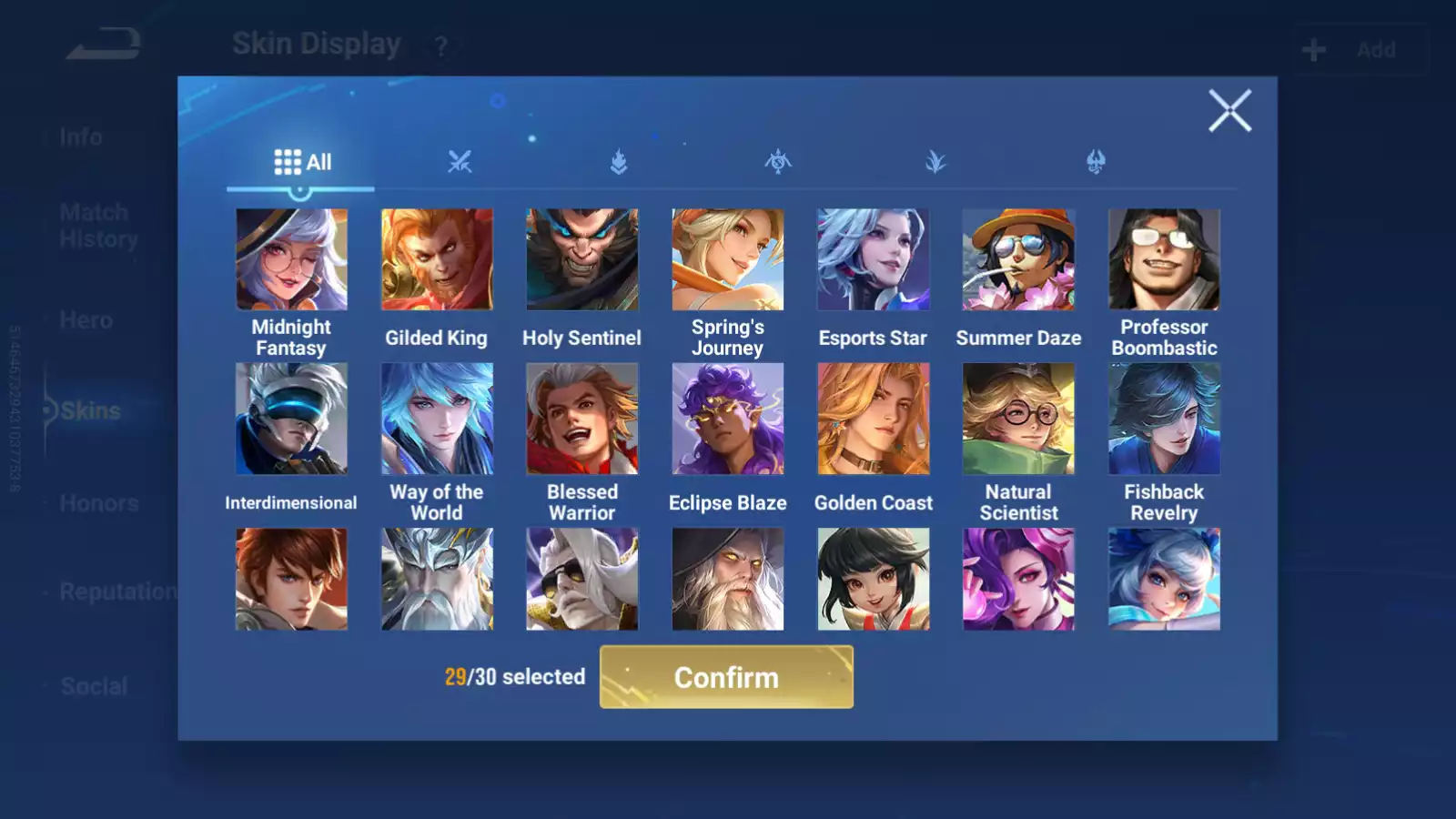Choose the Gilded King skin
The image size is (1456, 819).
point(437,260)
